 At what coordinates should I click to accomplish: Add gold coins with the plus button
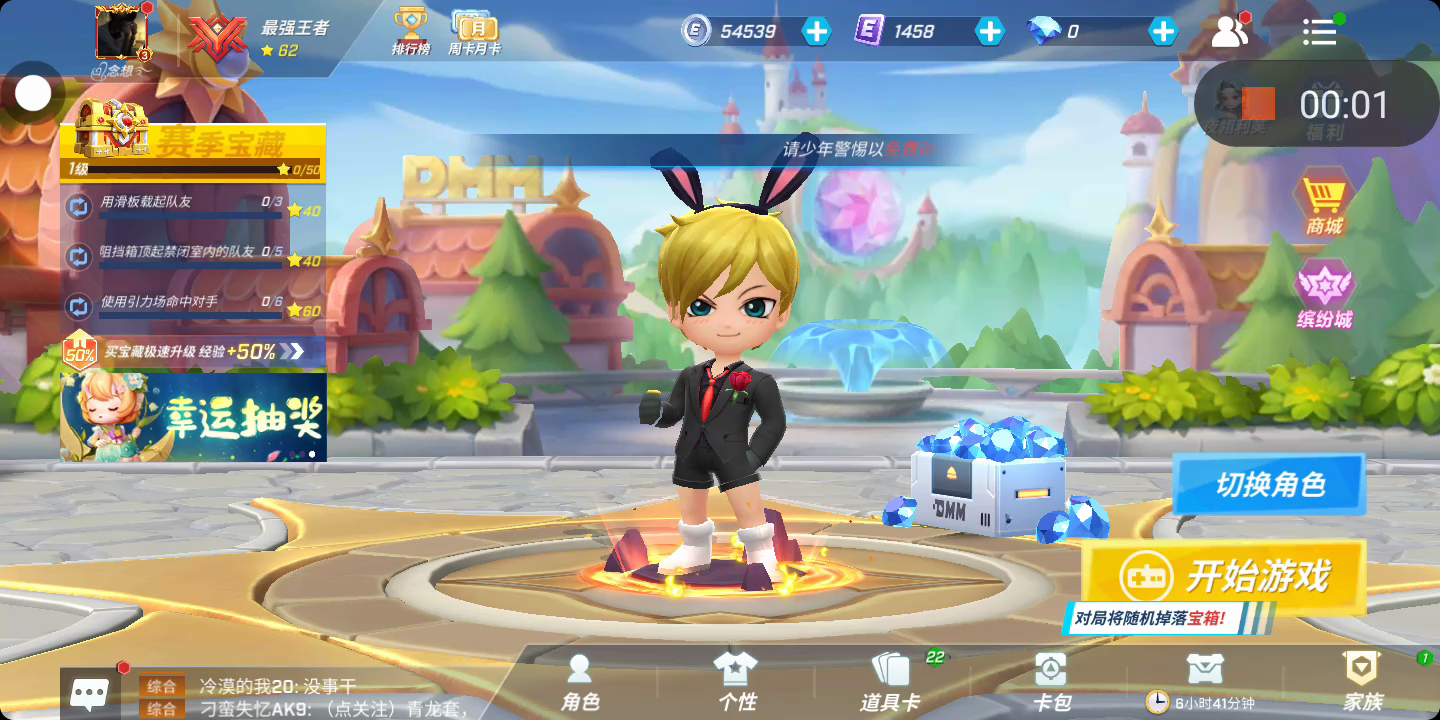tap(817, 31)
